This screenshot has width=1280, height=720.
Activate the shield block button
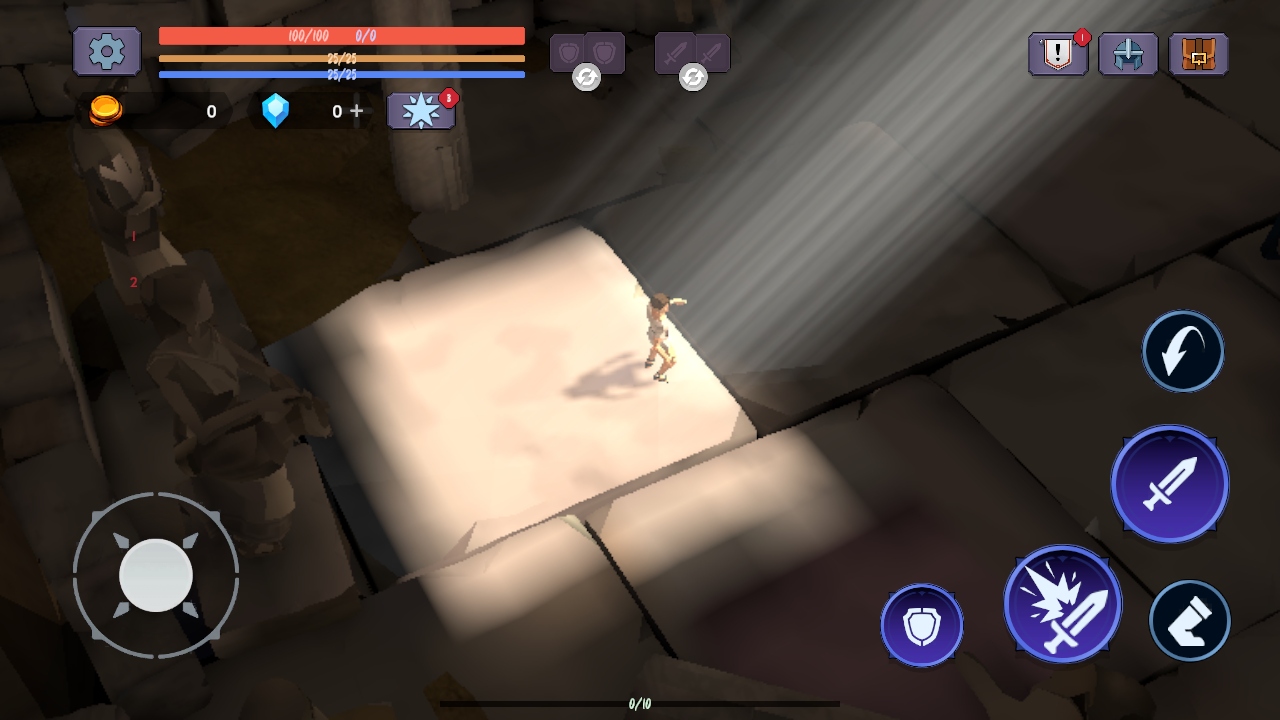(922, 625)
